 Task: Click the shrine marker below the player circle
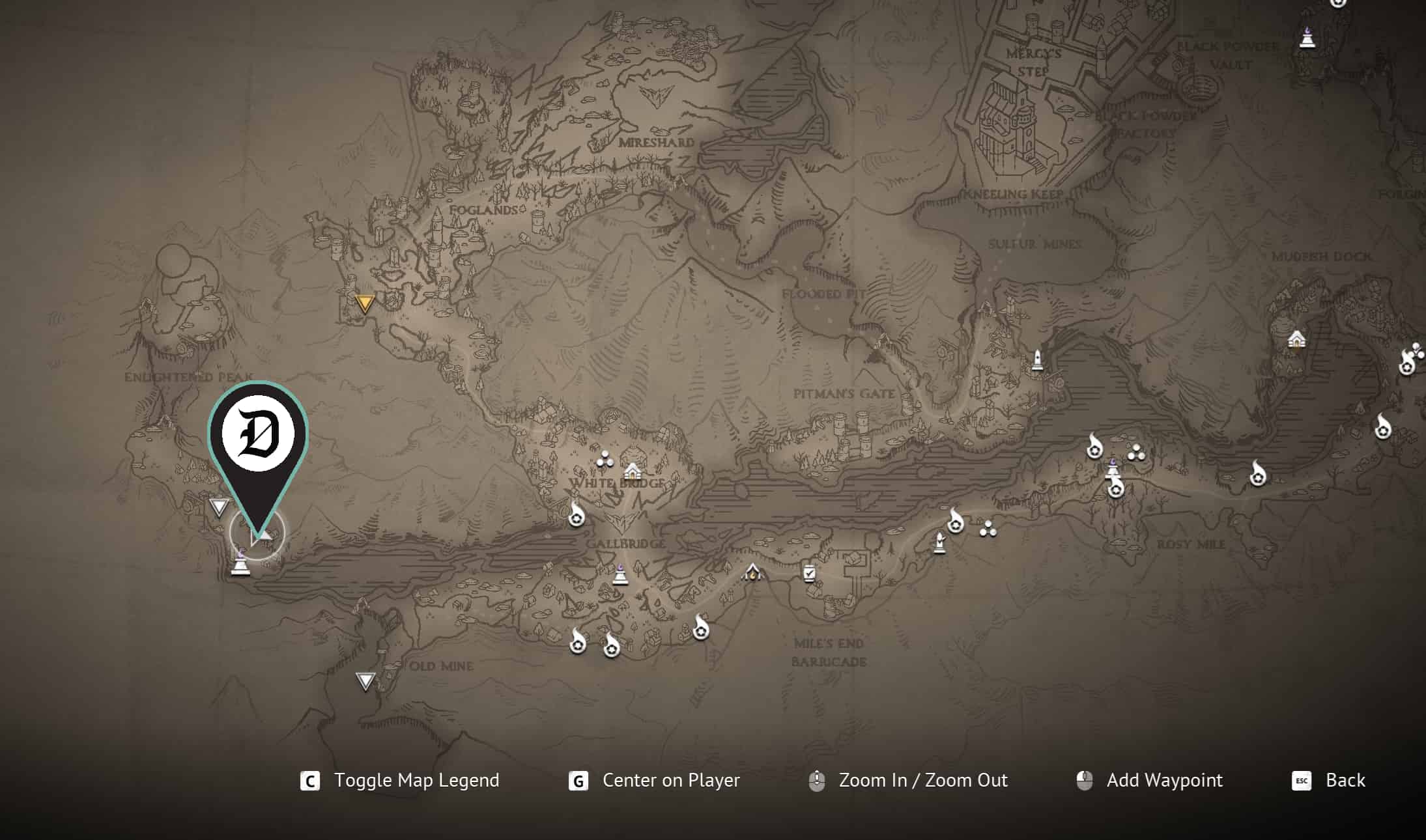pyautogui.click(x=240, y=563)
